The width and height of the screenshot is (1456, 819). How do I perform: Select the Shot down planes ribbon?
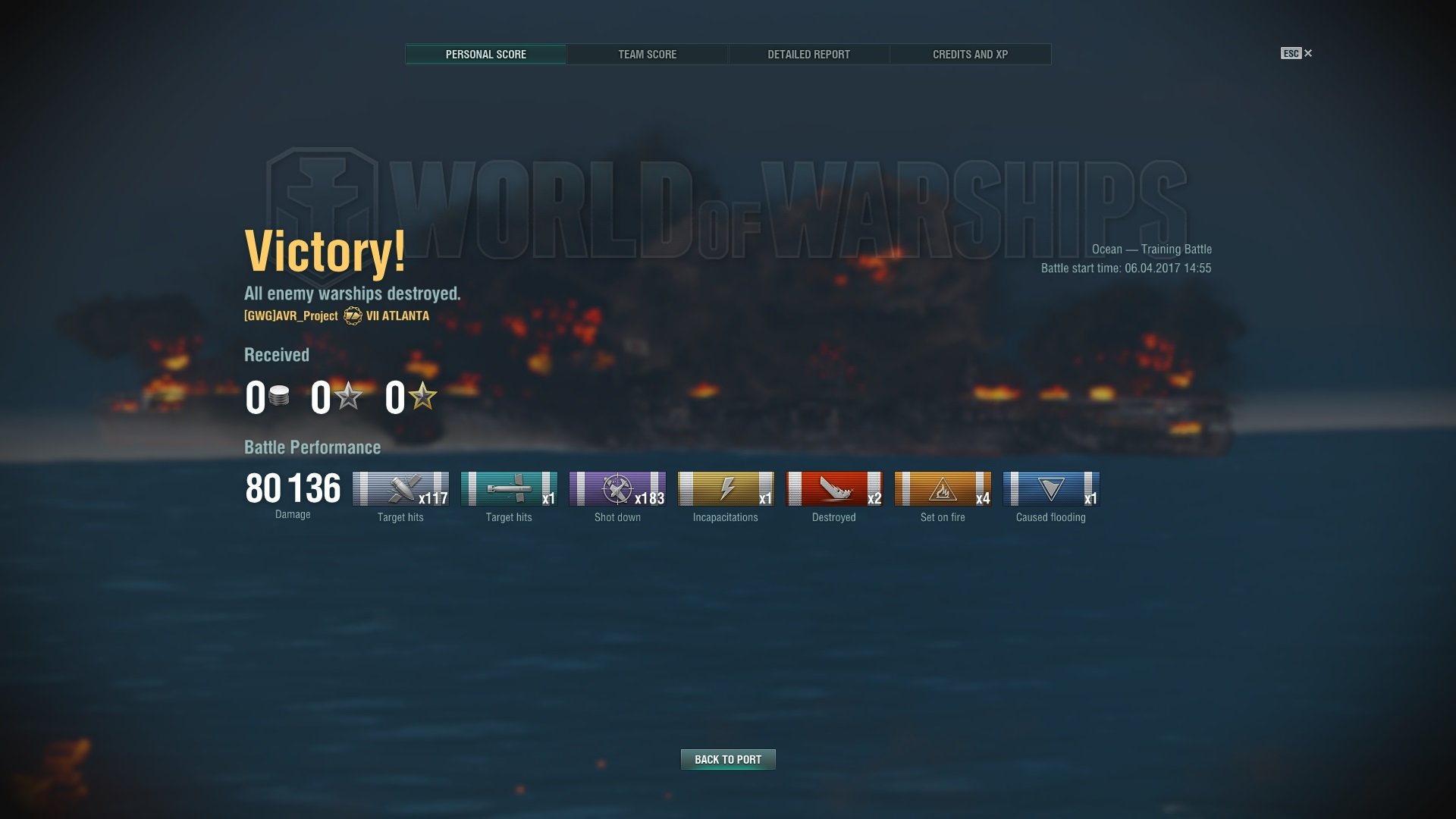[617, 489]
